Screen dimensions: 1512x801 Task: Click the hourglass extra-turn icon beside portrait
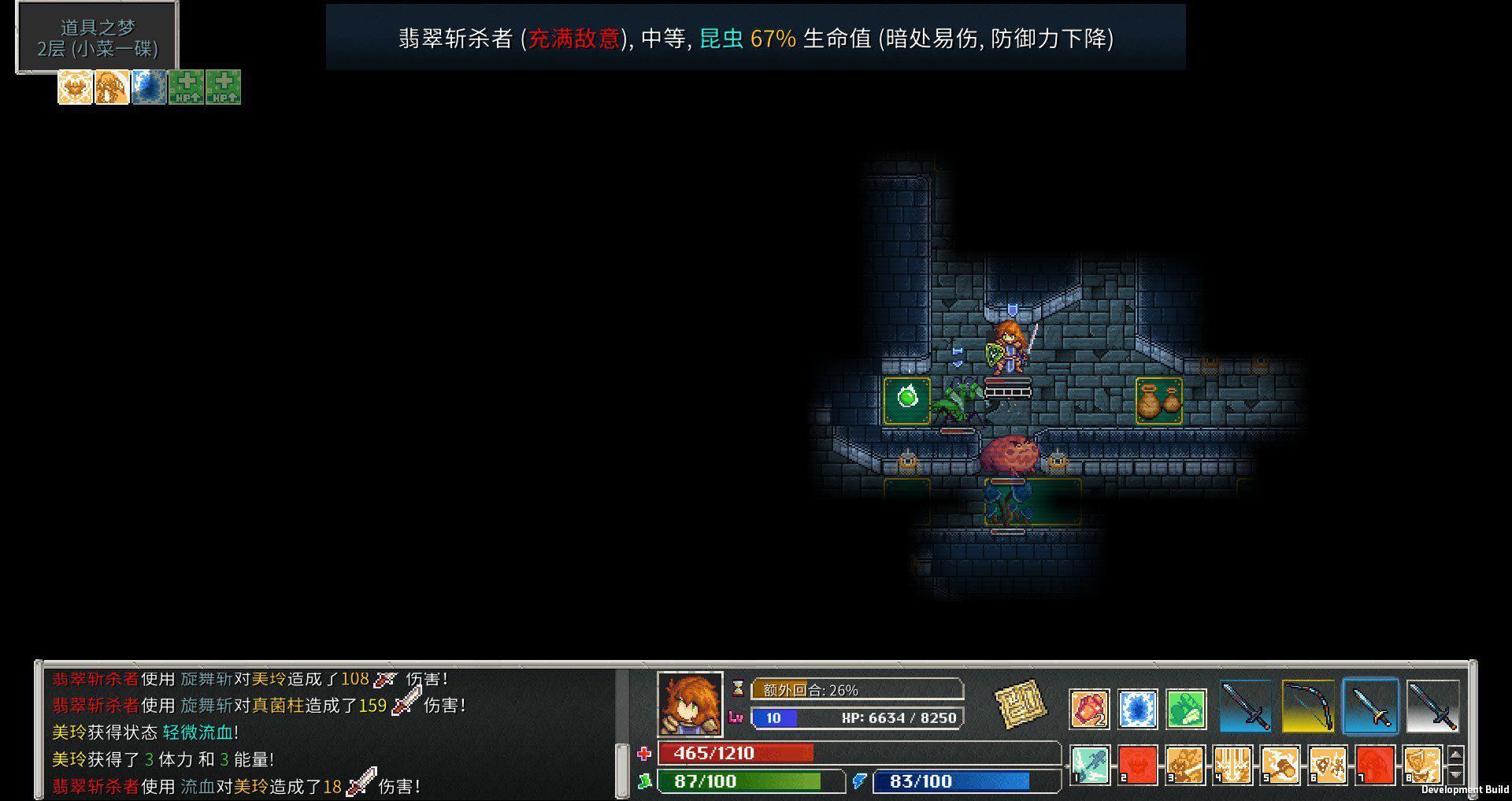[x=736, y=689]
